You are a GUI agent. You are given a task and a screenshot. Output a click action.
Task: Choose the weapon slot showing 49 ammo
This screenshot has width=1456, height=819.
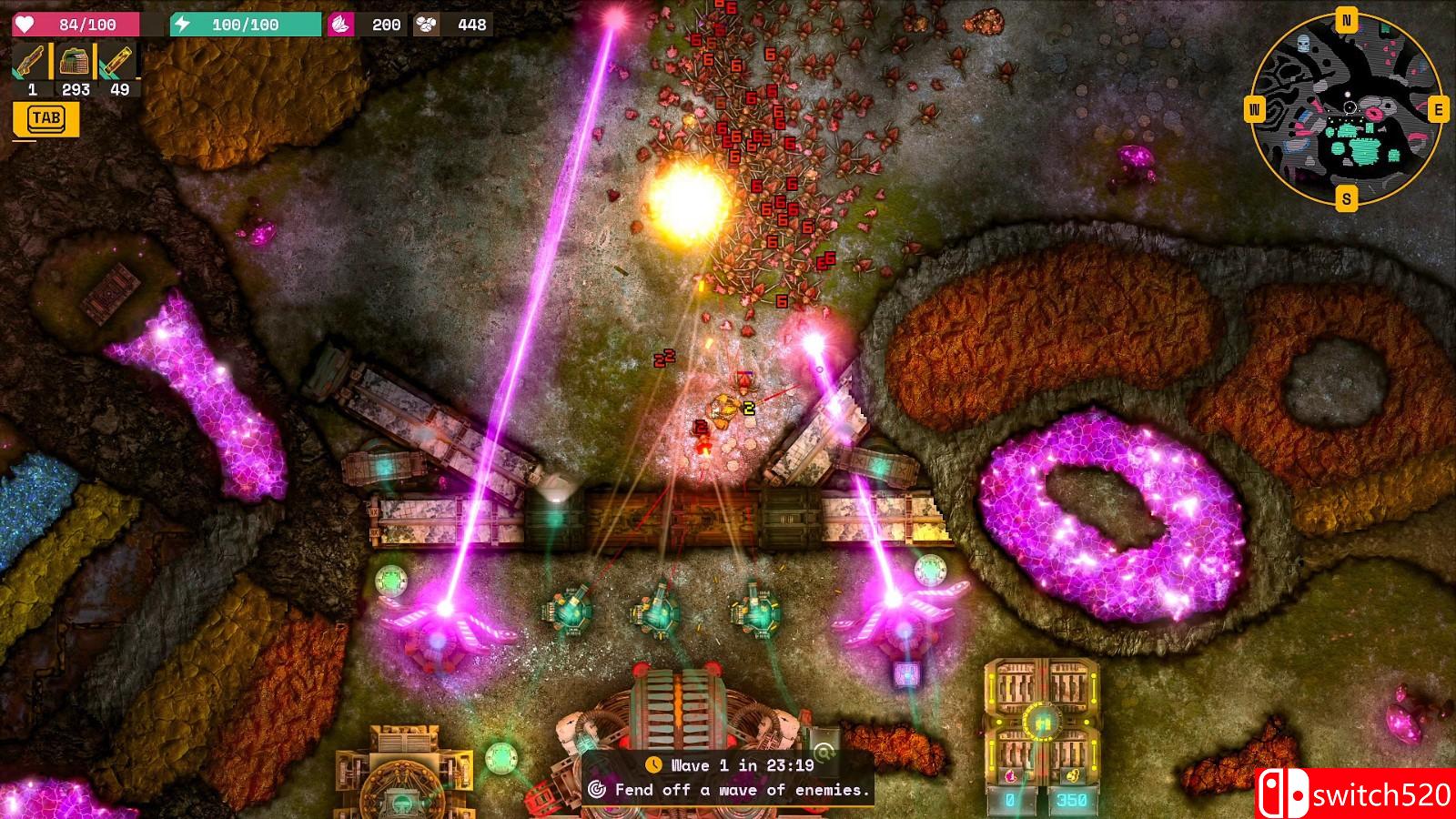click(118, 64)
